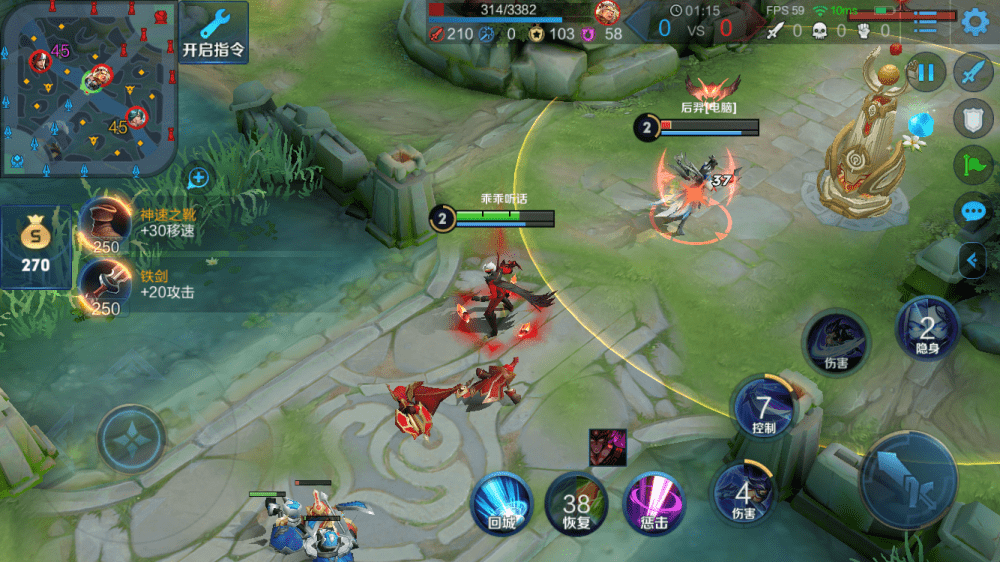Viewport: 1000px width, 562px height.
Task: Cast the 惩击 smite spell
Action: pos(653,503)
